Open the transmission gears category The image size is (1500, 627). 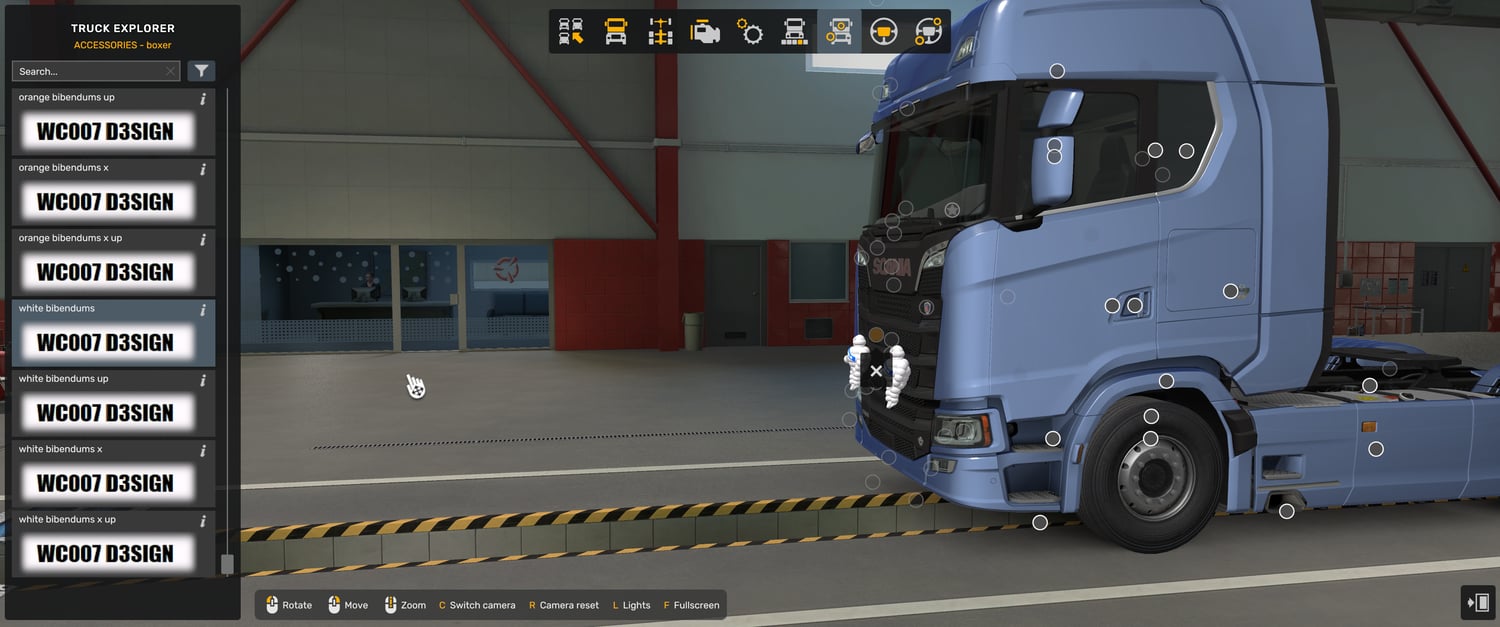[x=750, y=32]
